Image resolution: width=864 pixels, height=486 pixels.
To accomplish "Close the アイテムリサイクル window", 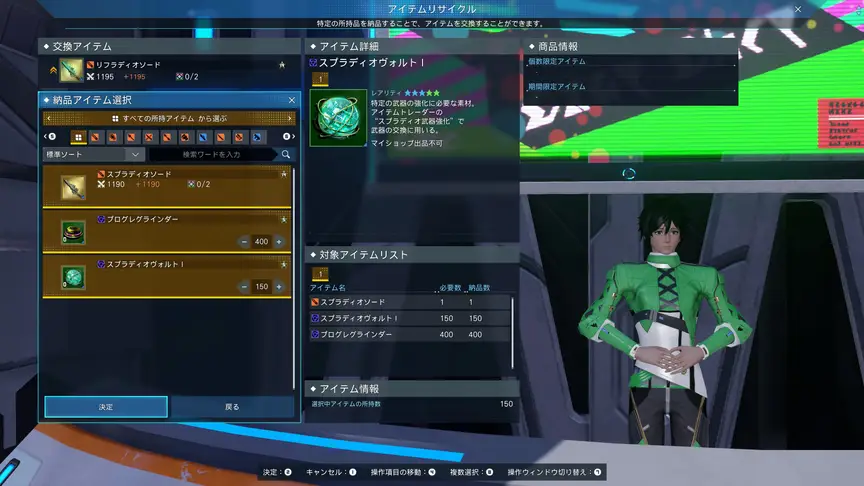I will (x=797, y=9).
